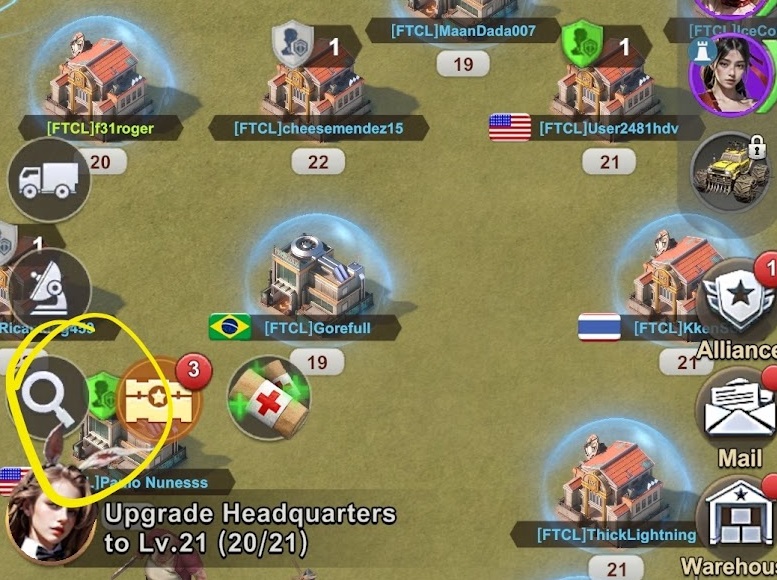Select f31roger's base name label
The height and width of the screenshot is (580, 777).
coord(100,128)
